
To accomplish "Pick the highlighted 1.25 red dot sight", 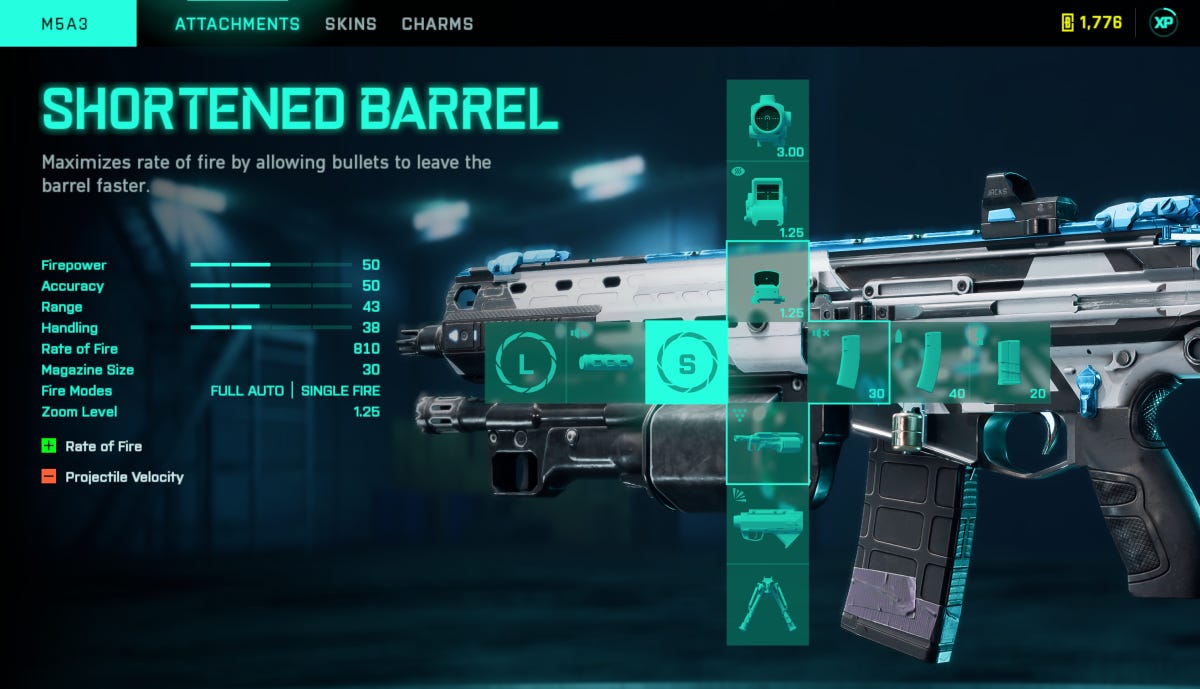I will pos(767,282).
